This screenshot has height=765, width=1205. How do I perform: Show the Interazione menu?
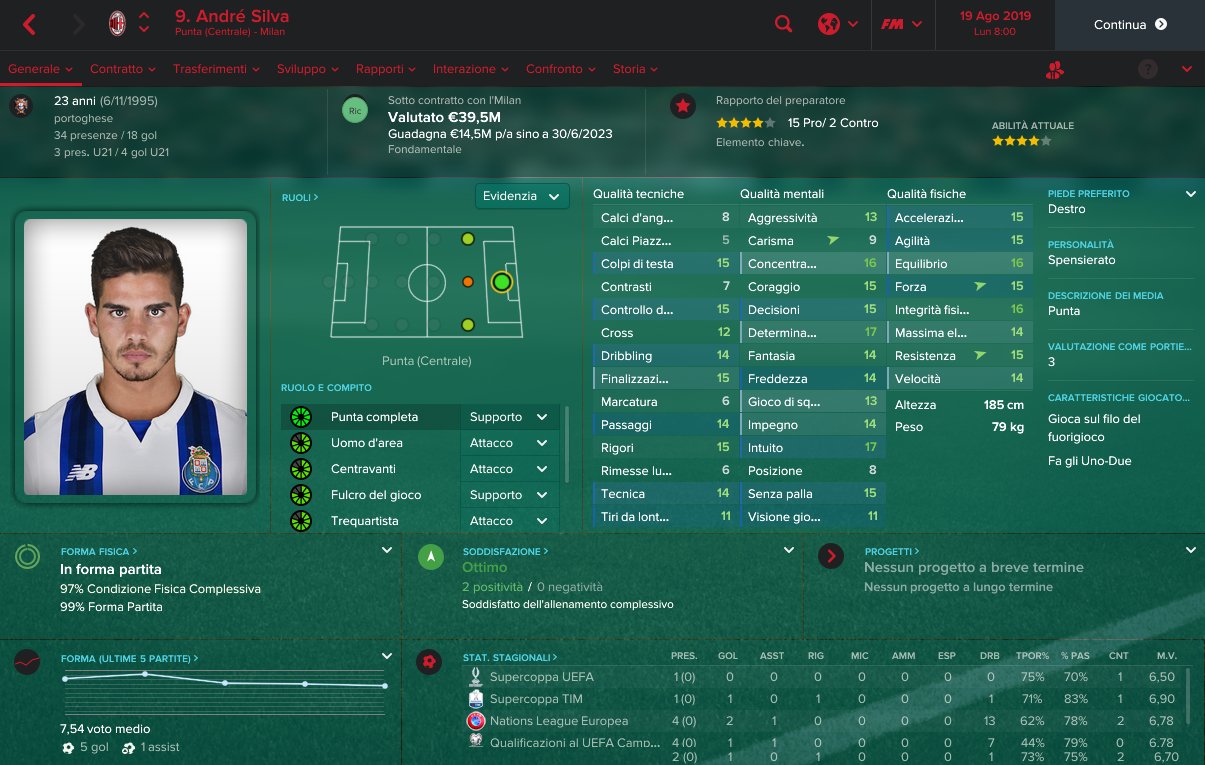(x=470, y=69)
